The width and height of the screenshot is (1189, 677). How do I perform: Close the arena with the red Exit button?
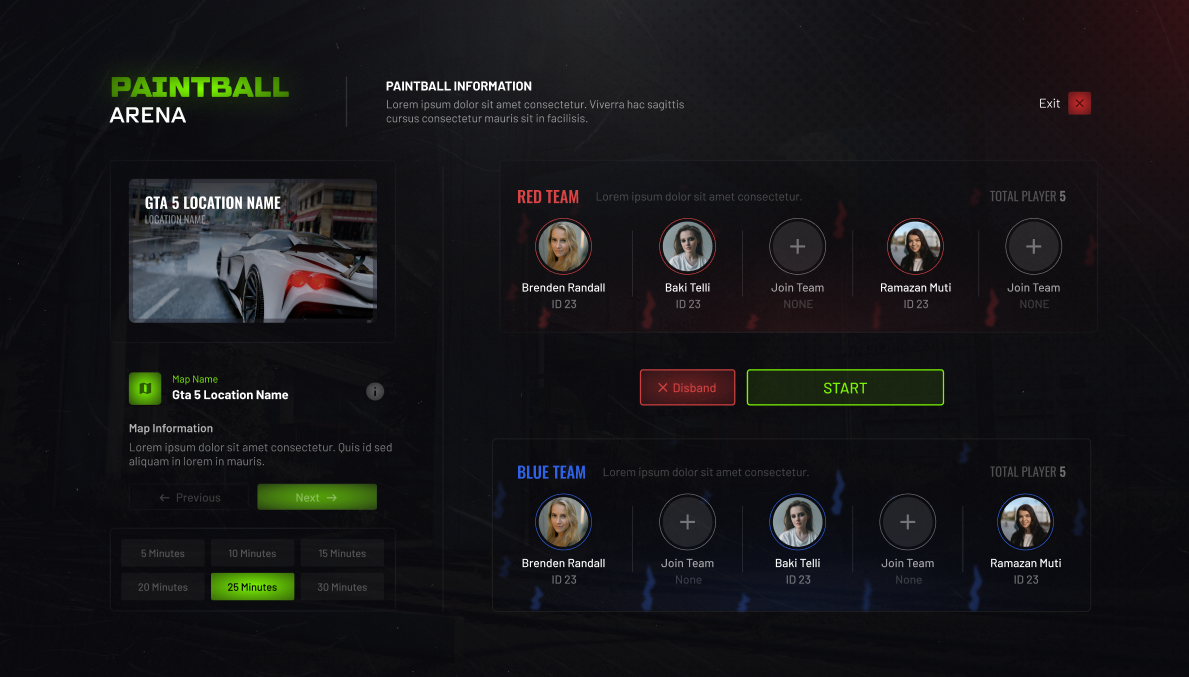tap(1079, 103)
